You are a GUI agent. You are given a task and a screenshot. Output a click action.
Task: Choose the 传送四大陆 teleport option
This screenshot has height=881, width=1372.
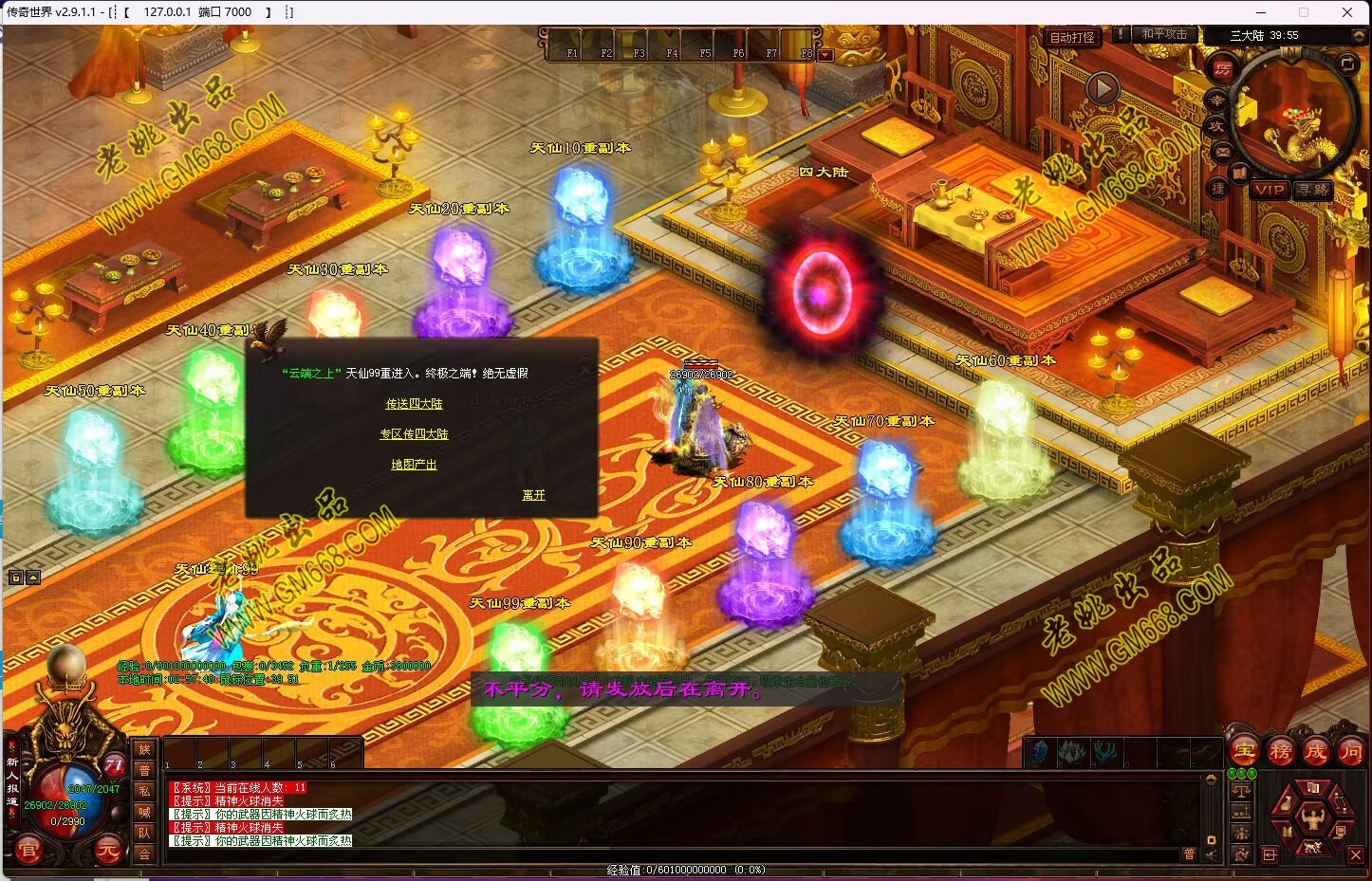coord(414,404)
